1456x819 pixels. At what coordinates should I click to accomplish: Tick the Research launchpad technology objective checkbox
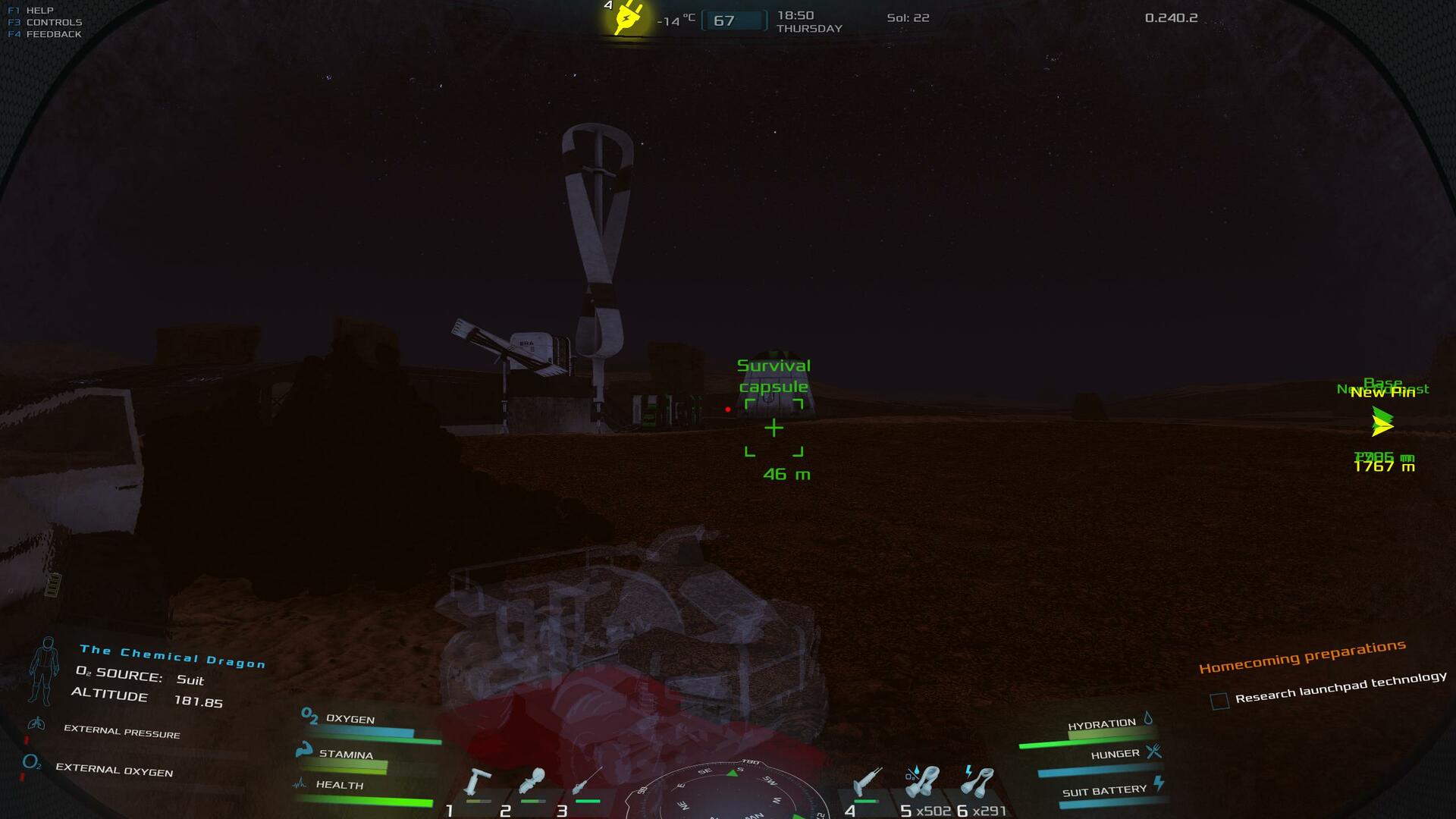(x=1219, y=701)
